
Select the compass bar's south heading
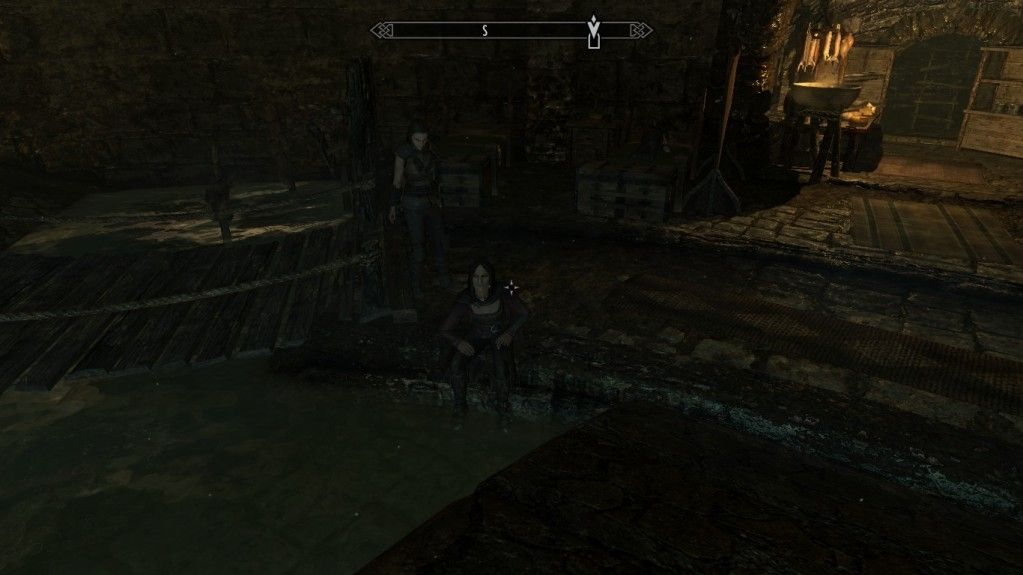pyautogui.click(x=485, y=31)
